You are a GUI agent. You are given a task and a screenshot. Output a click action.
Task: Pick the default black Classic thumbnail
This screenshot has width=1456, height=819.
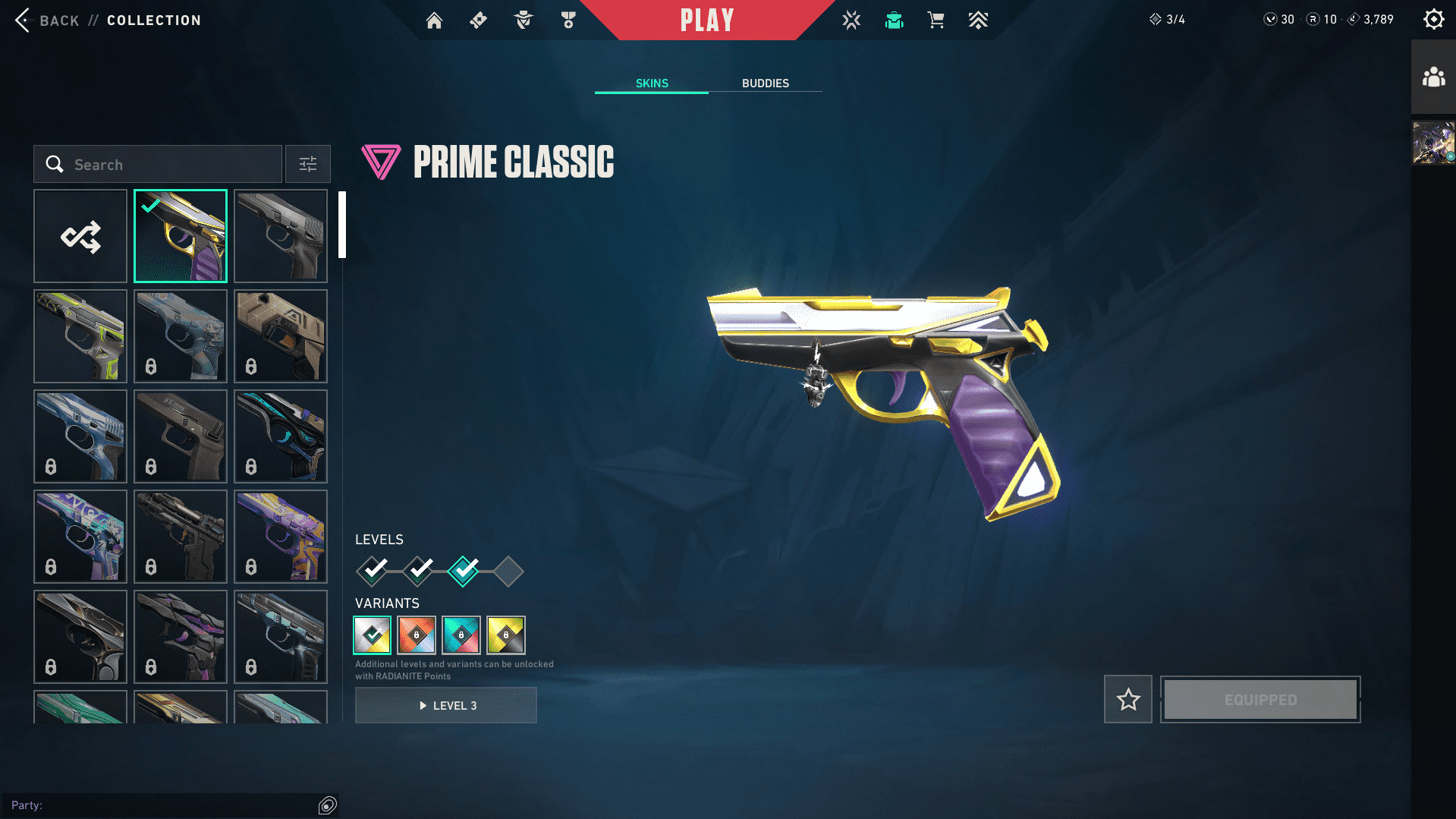(x=281, y=236)
